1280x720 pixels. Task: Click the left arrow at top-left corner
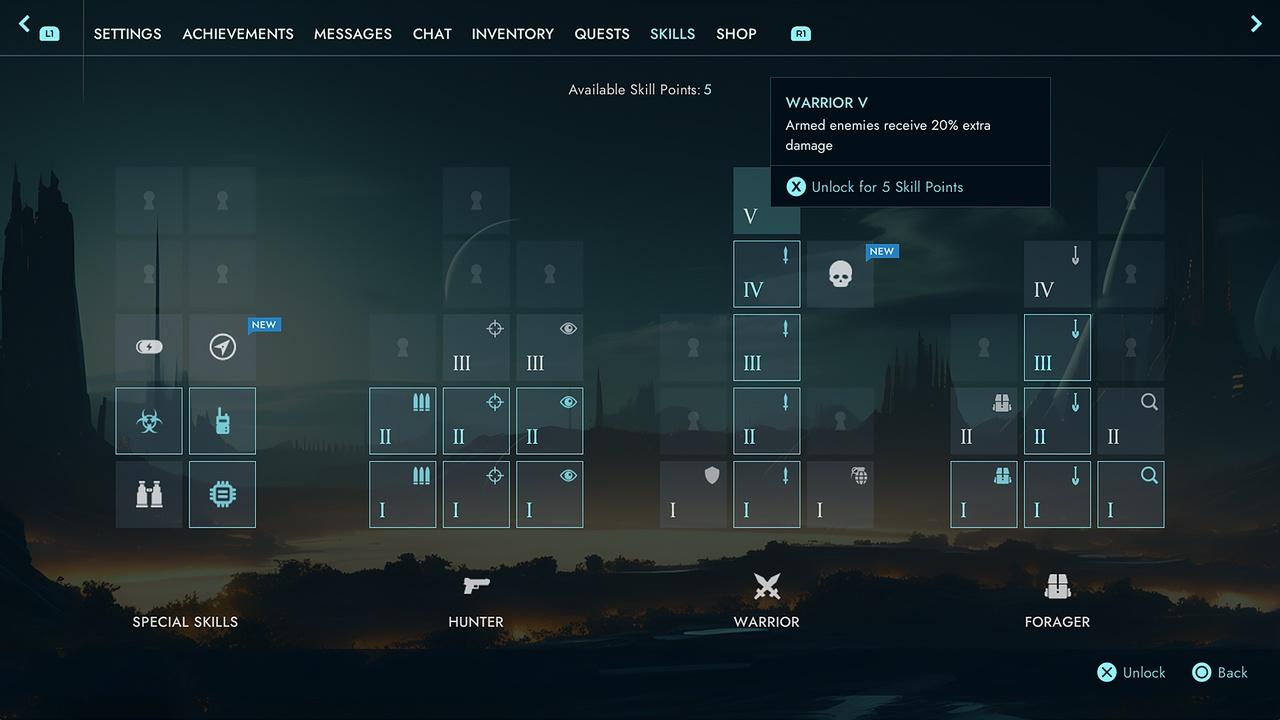(x=25, y=24)
